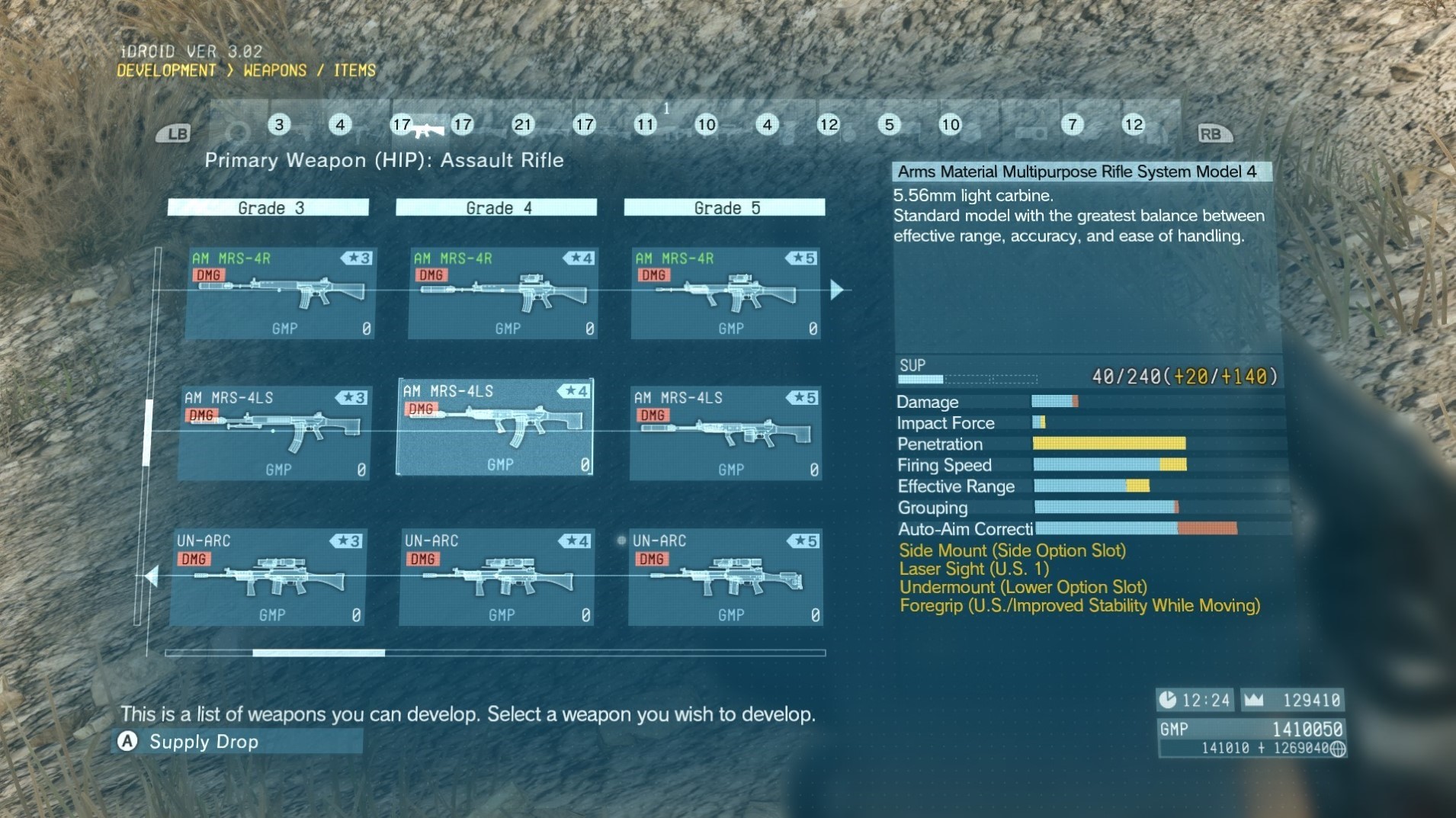Click the clock icon showing 12:24
This screenshot has width=1456, height=818.
pyautogui.click(x=1168, y=700)
